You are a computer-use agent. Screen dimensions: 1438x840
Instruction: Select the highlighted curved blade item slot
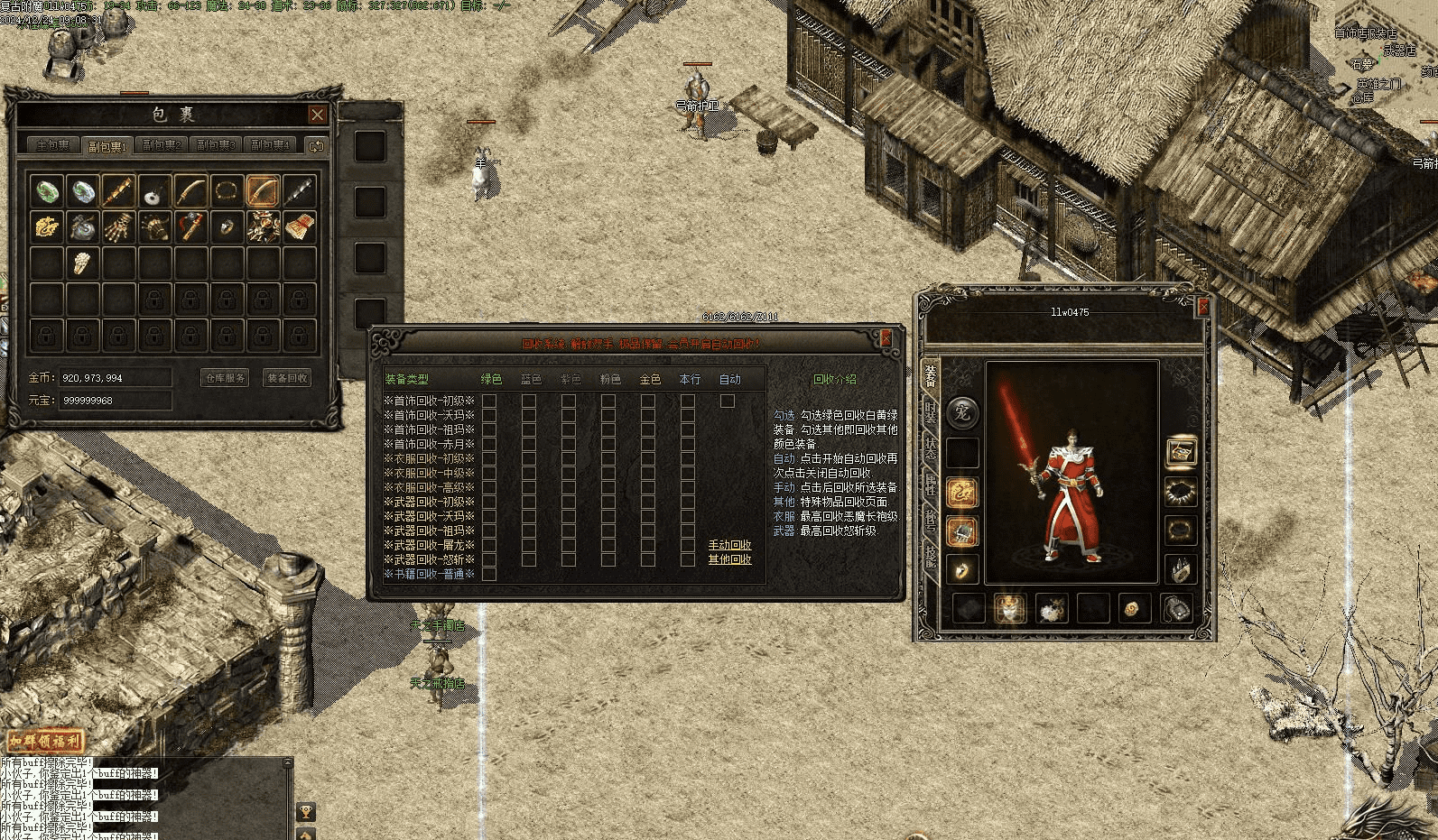click(x=263, y=191)
